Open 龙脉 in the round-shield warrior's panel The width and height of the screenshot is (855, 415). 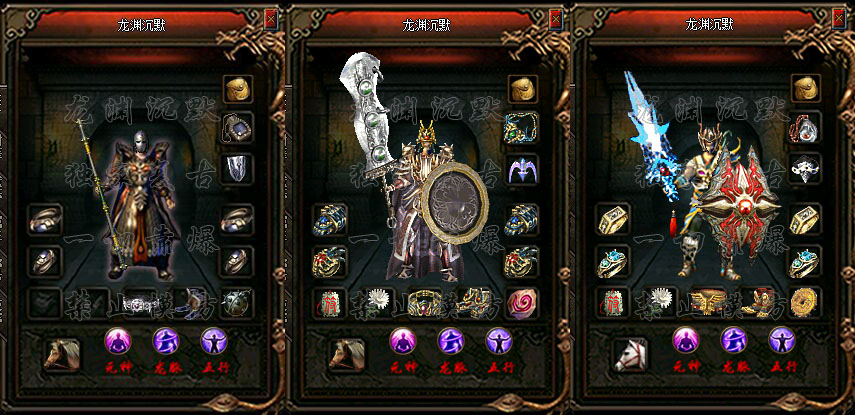coord(451,343)
